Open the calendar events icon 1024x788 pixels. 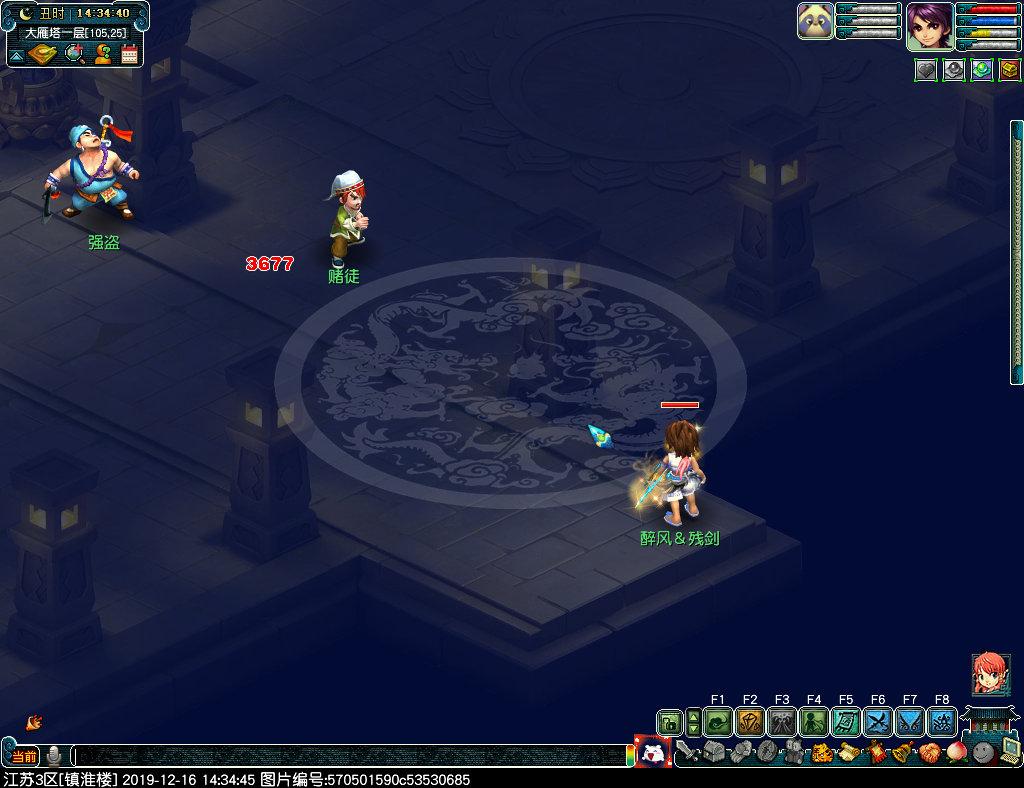pos(129,54)
